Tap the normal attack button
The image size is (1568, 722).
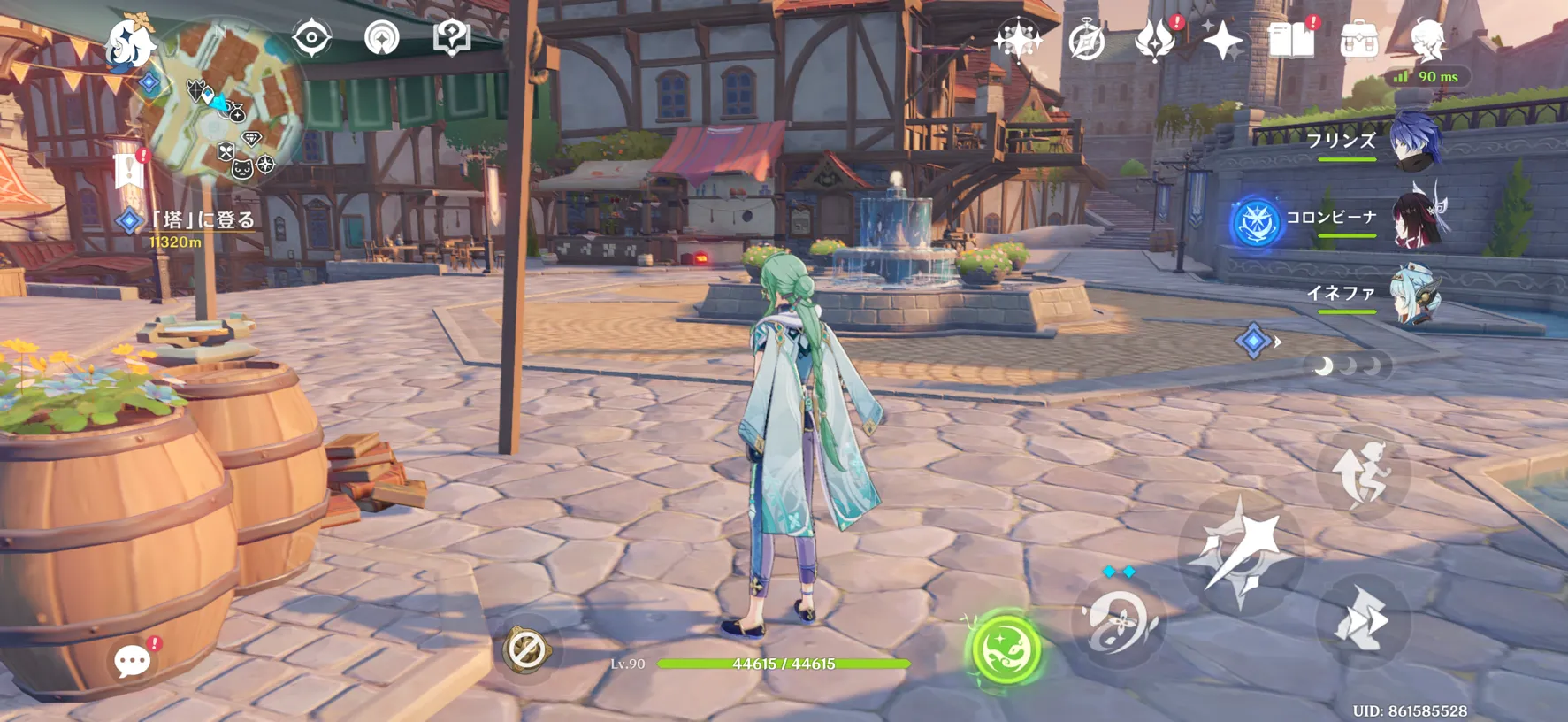point(1242,552)
